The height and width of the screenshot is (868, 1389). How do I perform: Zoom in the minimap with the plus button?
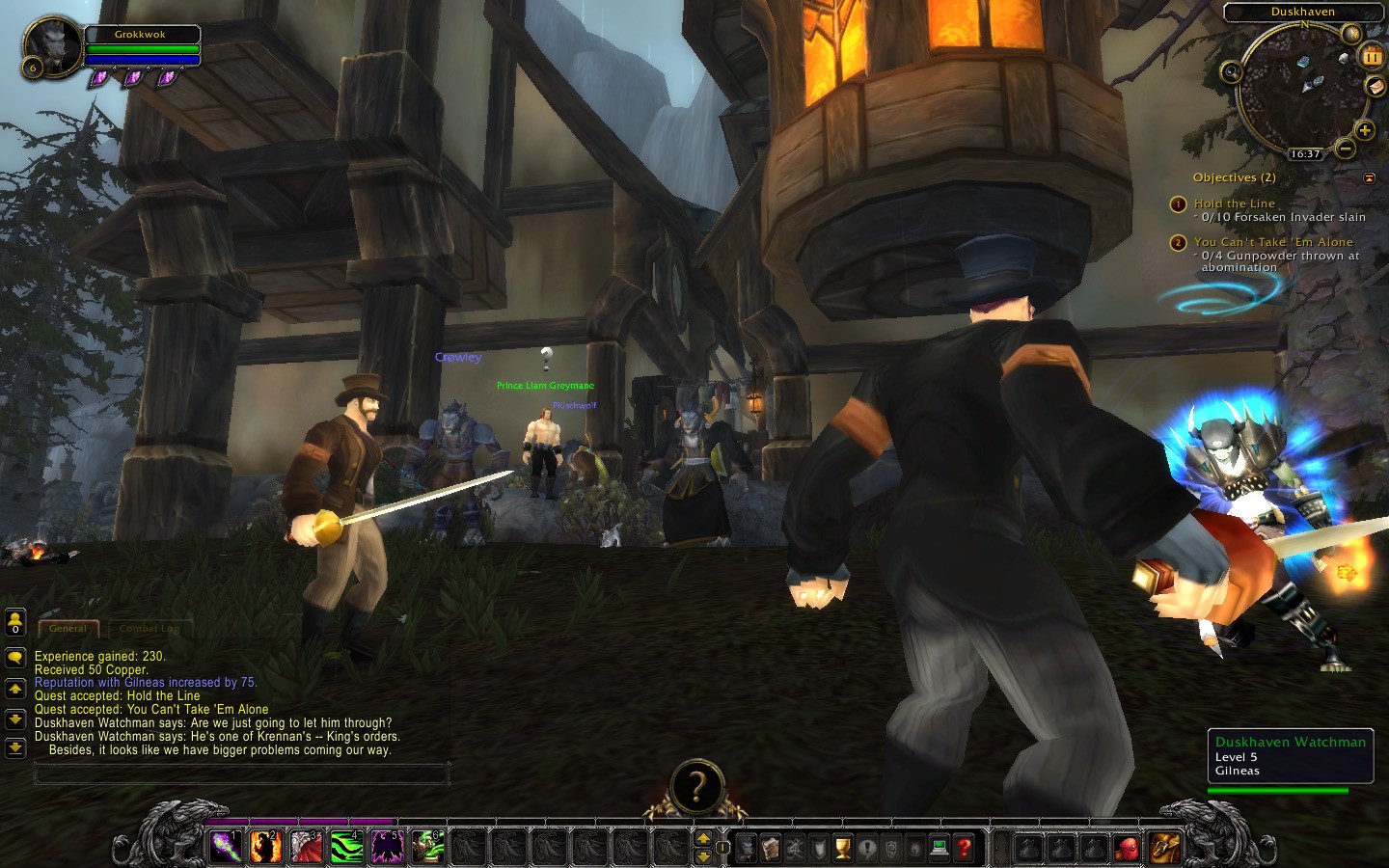click(x=1364, y=130)
